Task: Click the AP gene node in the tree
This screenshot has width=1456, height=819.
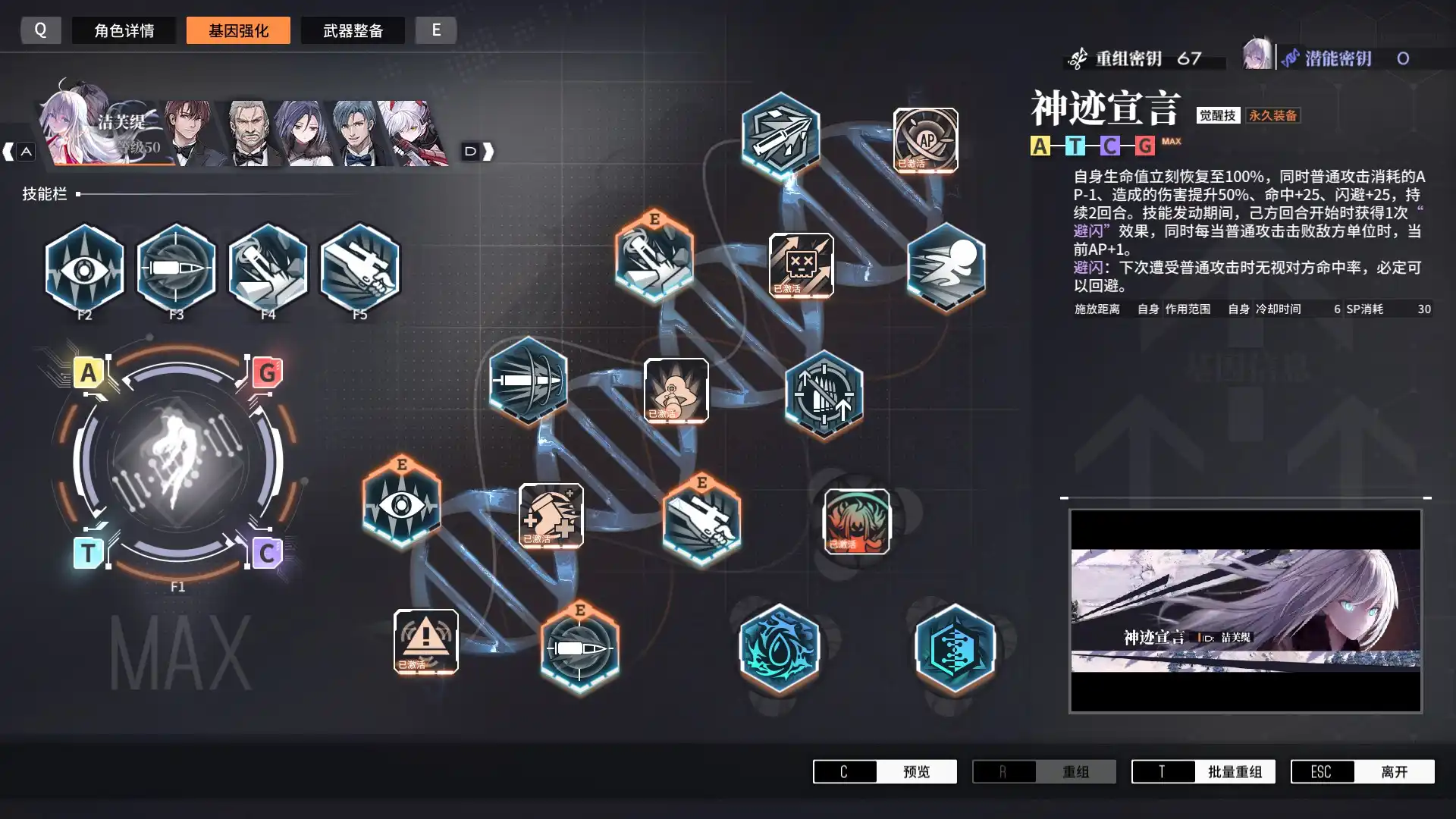Action: pyautogui.click(x=924, y=140)
